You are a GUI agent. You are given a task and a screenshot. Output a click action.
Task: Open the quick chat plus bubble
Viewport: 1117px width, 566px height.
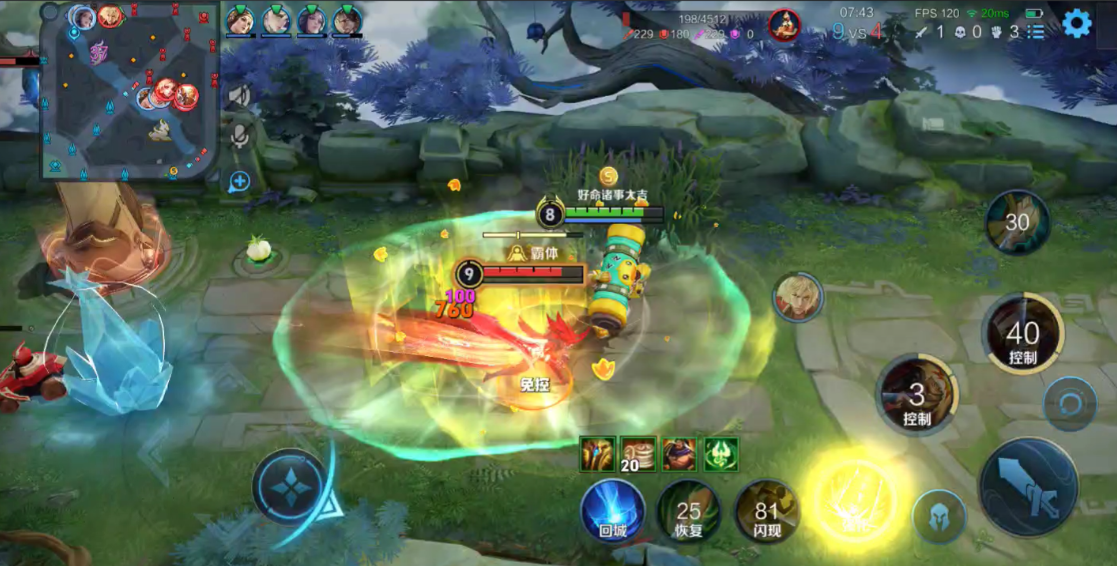[239, 181]
